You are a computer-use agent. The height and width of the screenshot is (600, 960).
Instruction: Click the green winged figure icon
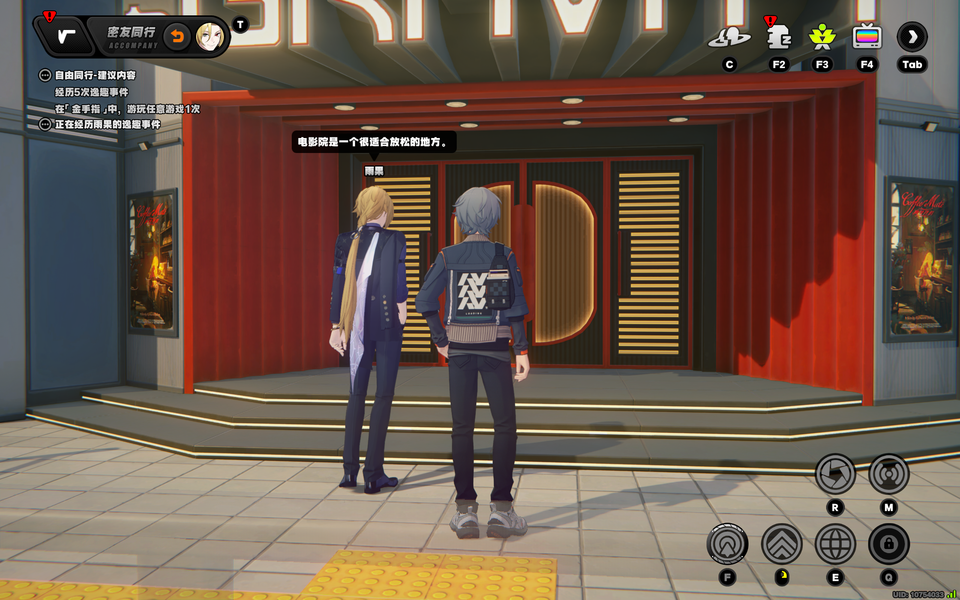coord(822,38)
